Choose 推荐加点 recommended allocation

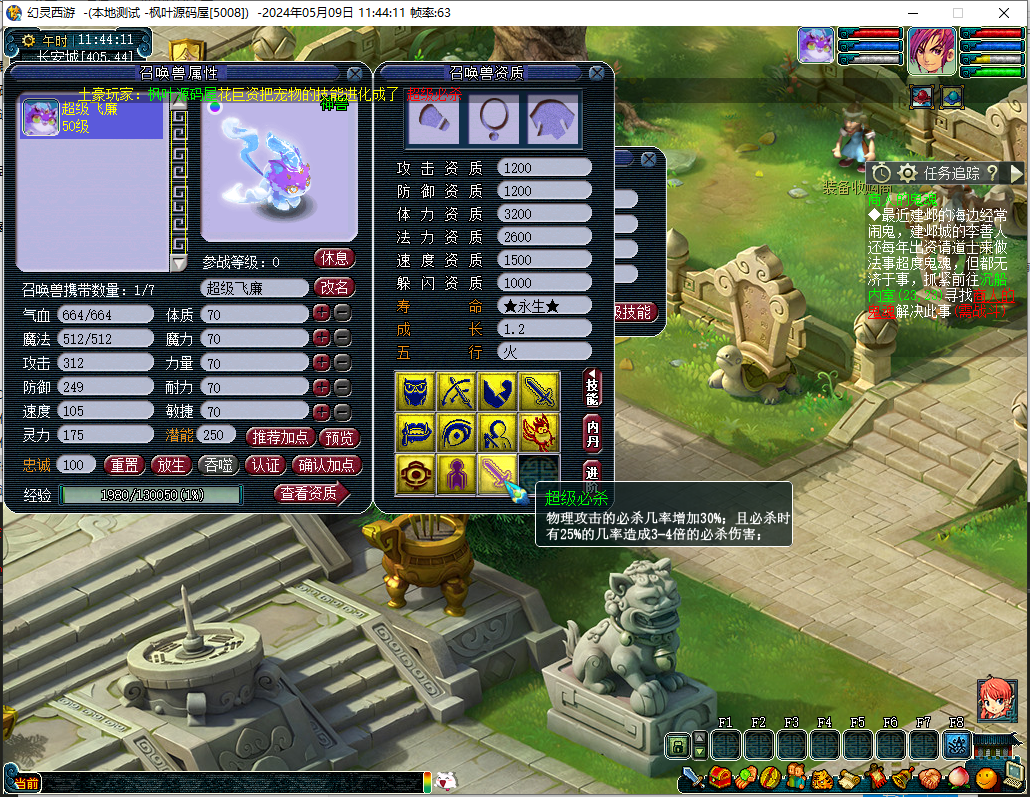click(278, 437)
